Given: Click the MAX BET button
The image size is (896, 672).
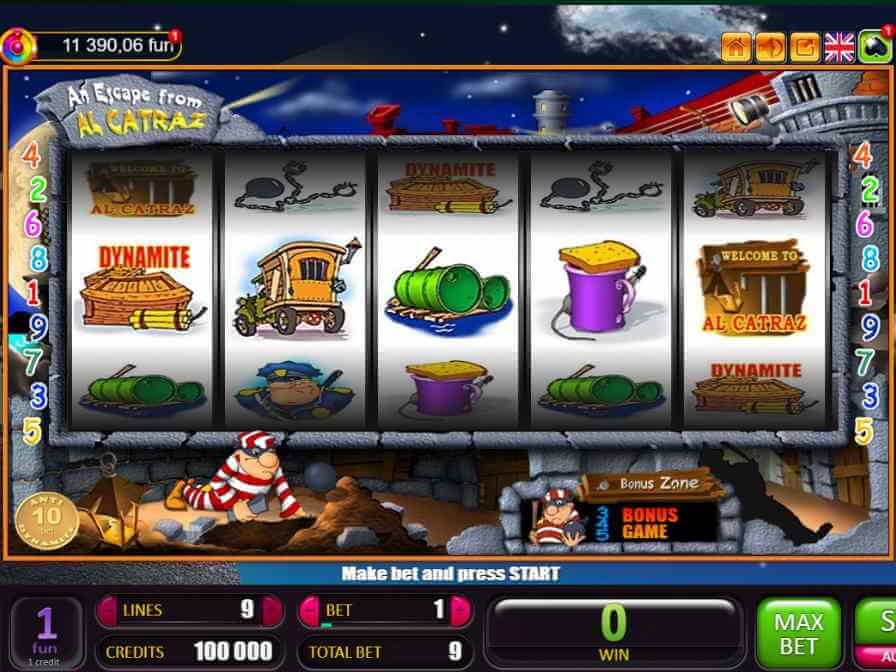Looking at the screenshot, I should (x=798, y=633).
